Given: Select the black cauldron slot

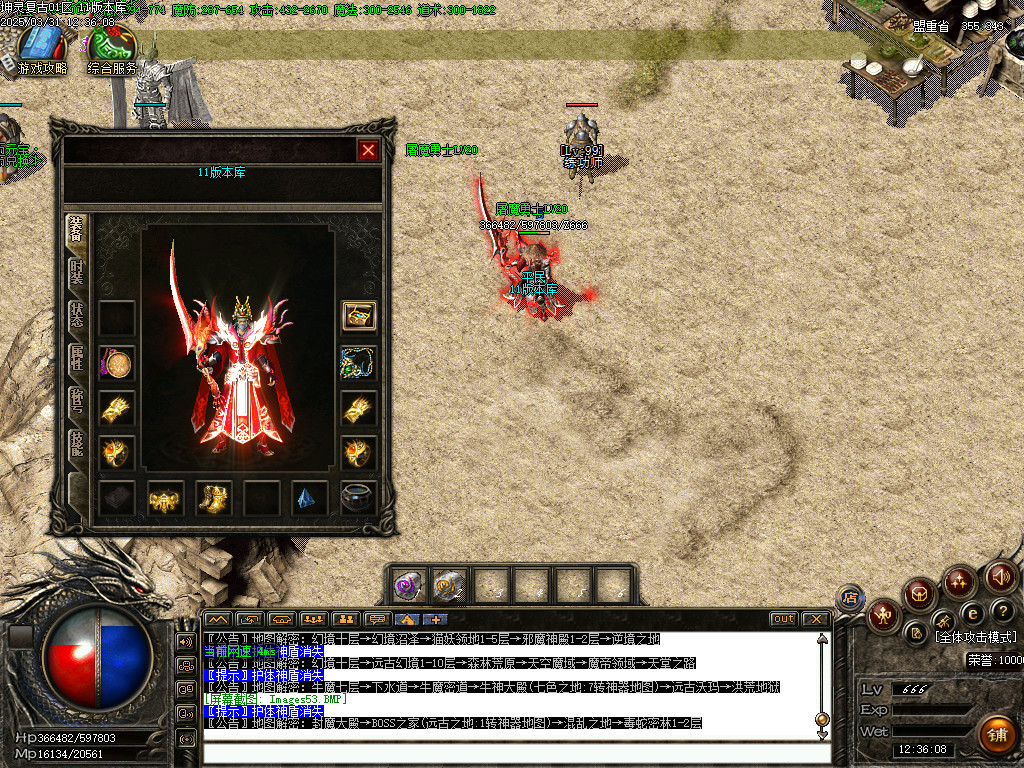Looking at the screenshot, I should point(359,498).
